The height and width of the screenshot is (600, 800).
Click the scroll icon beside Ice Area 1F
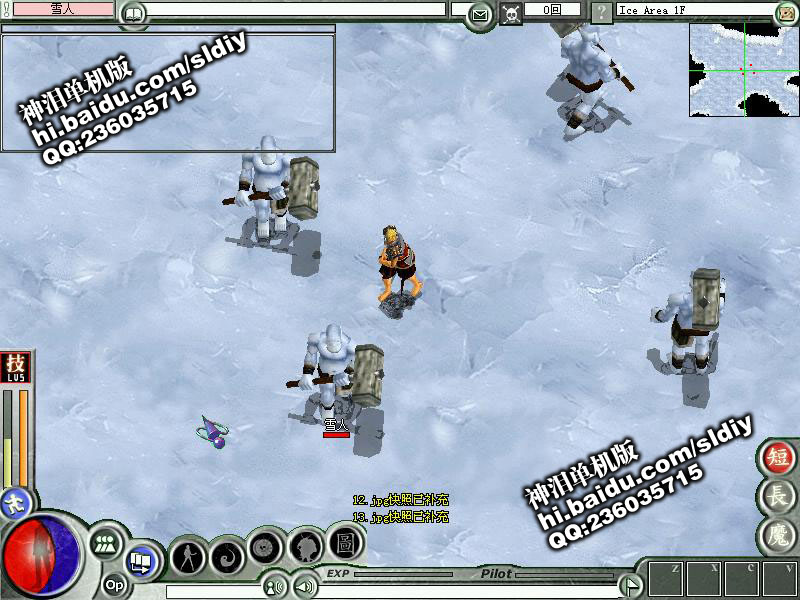point(785,13)
